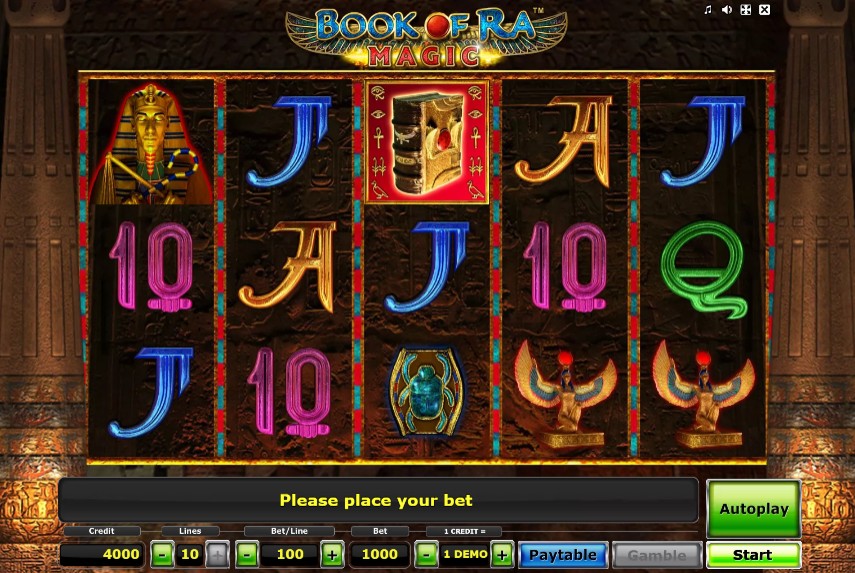Click the greyed-out Gamble button

(656, 555)
